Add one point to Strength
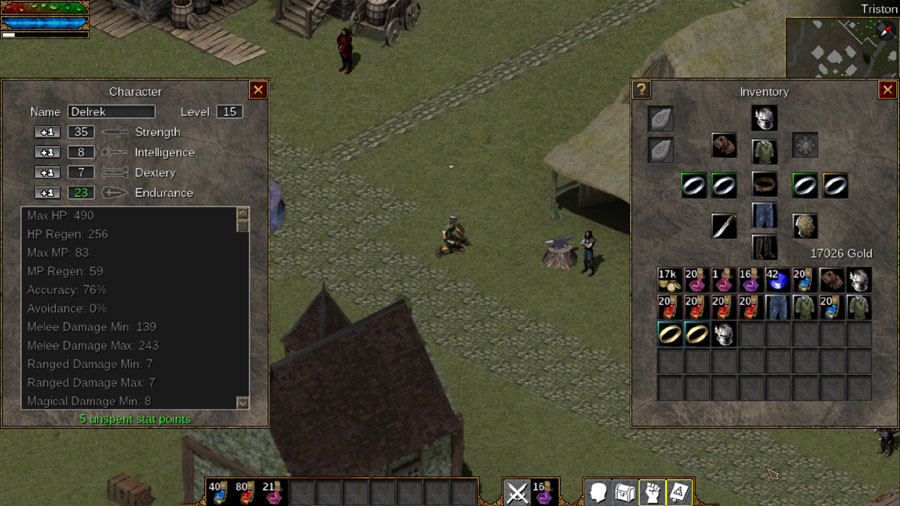 tap(47, 132)
